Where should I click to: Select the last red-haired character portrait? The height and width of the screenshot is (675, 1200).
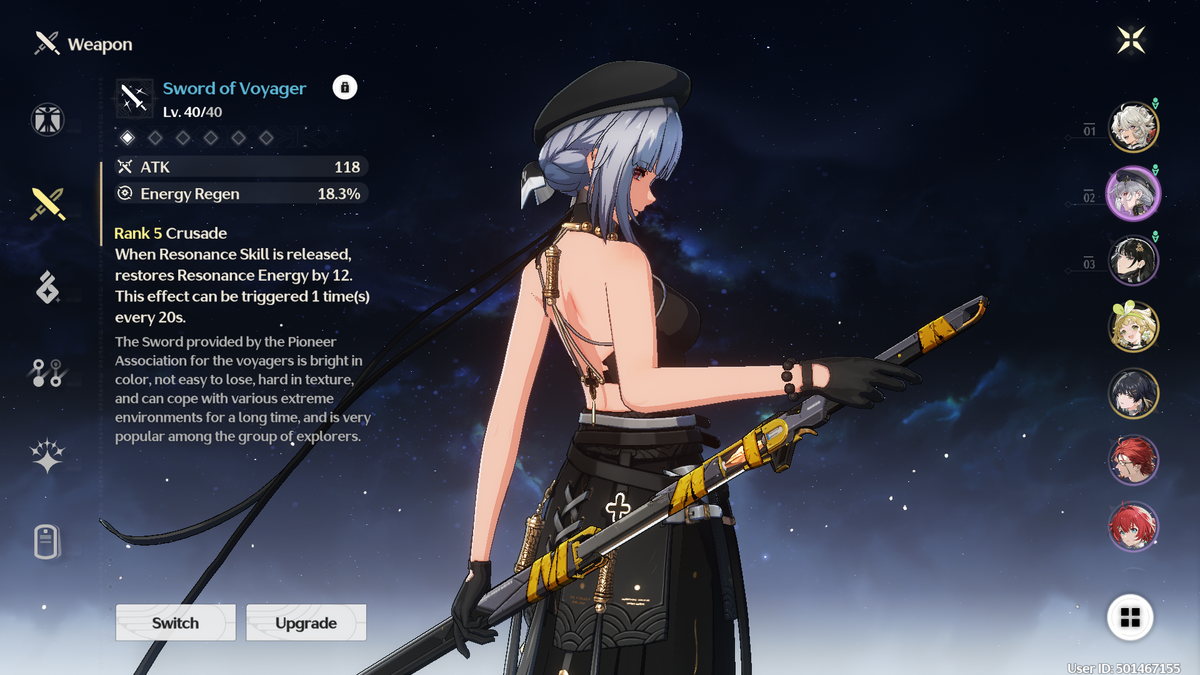coord(1133,526)
